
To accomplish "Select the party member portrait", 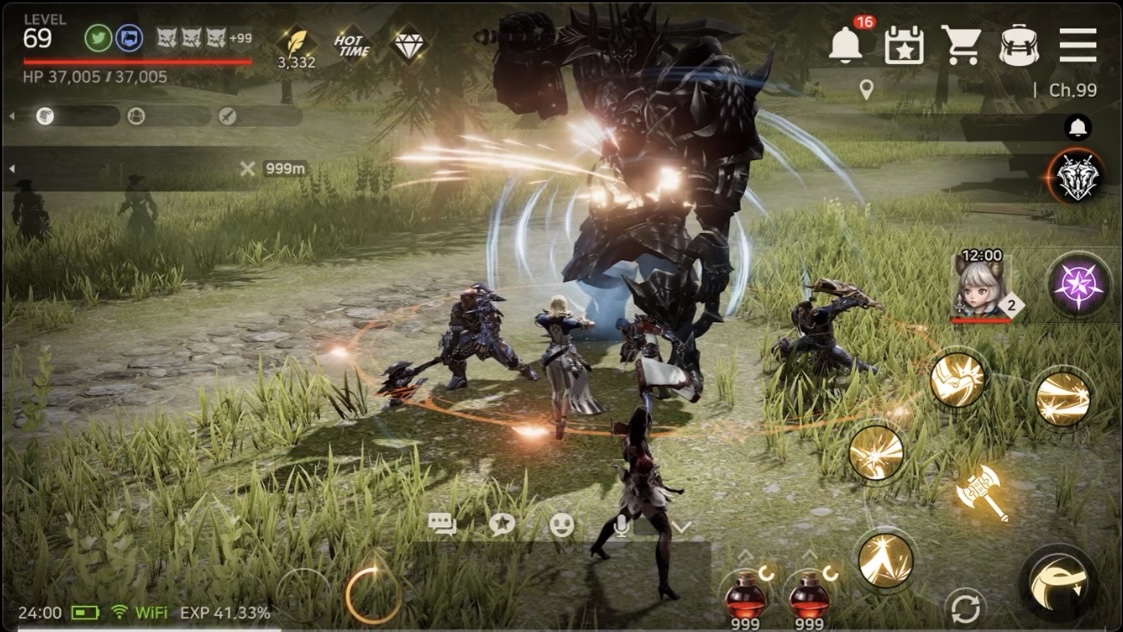I will coord(980,285).
